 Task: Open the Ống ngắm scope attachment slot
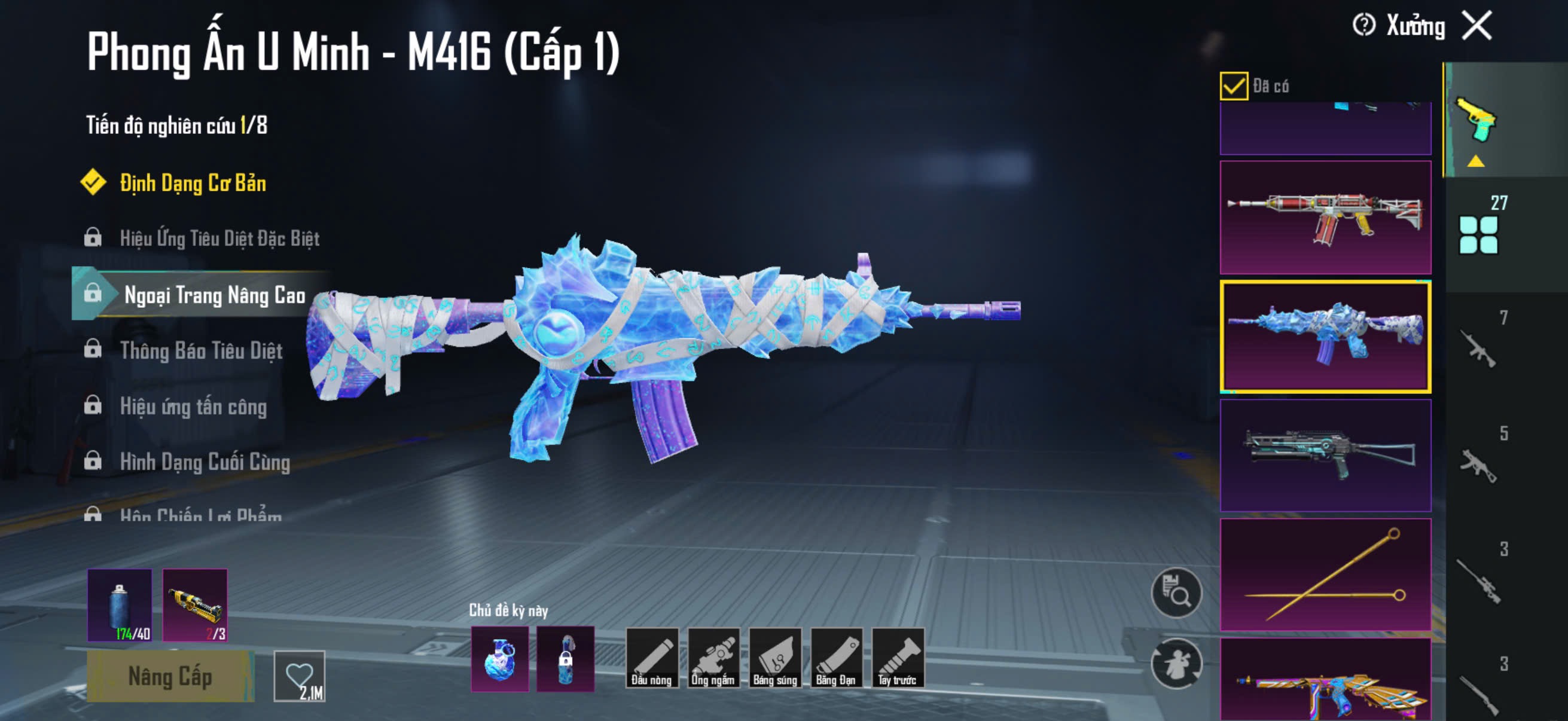point(713,658)
